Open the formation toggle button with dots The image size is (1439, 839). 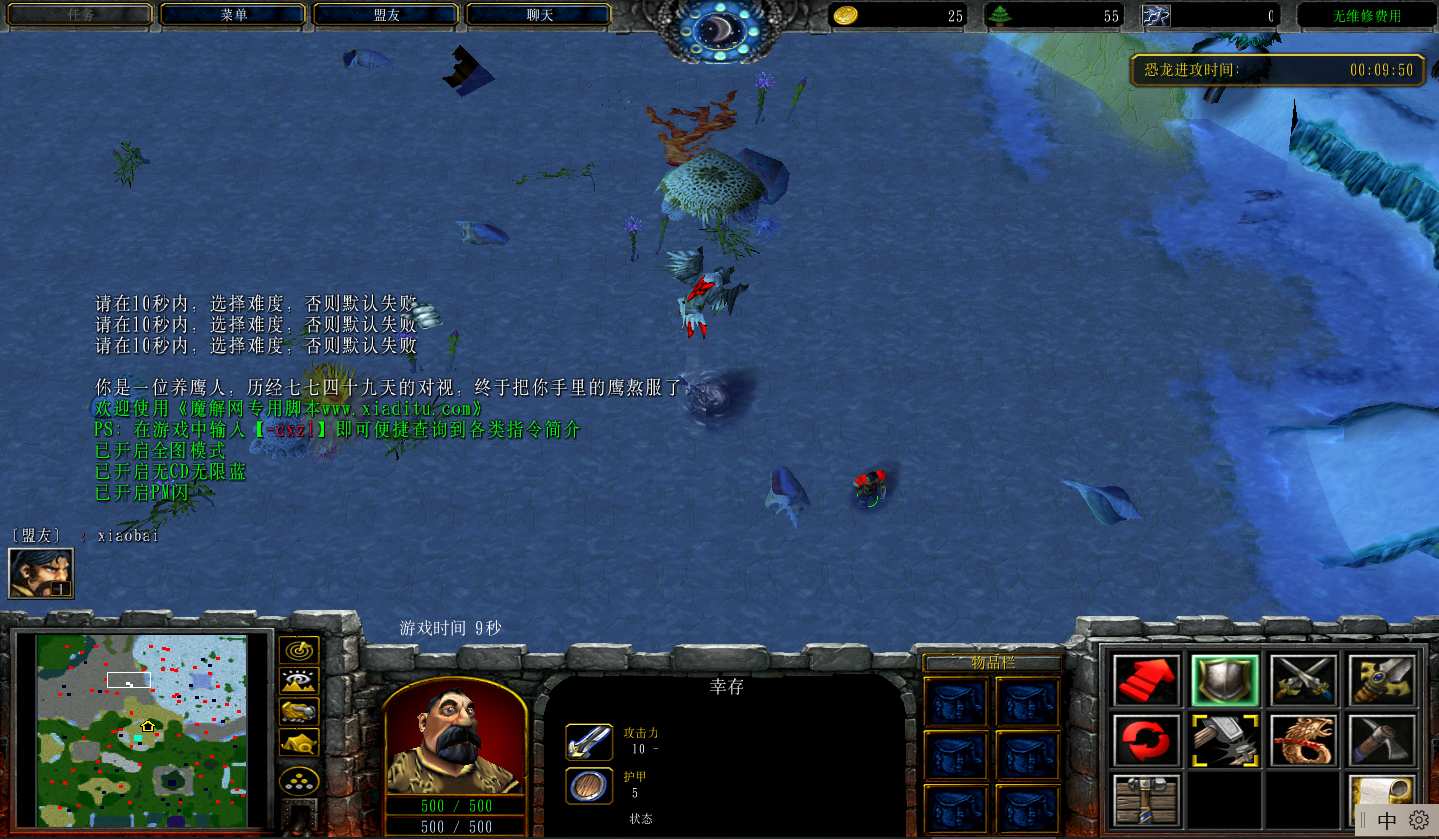point(299,780)
